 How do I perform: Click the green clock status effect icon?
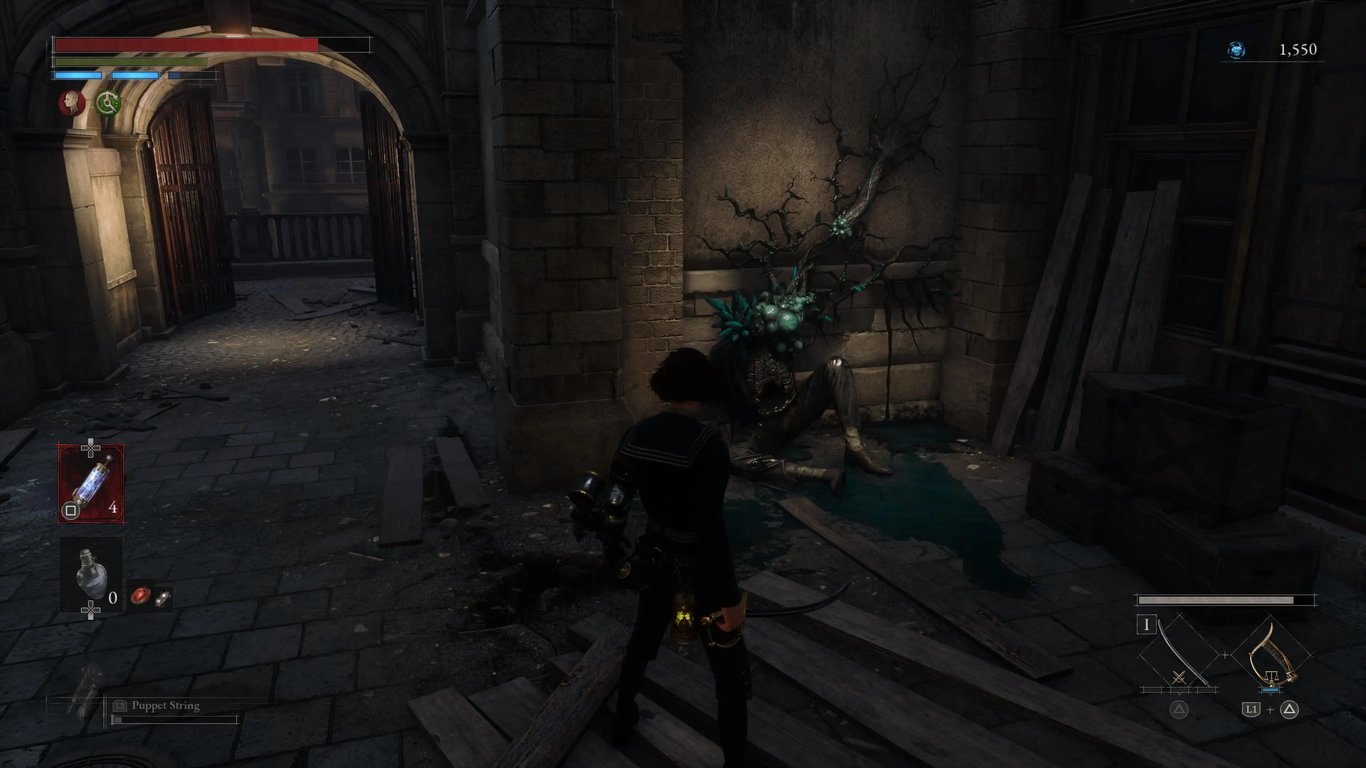pyautogui.click(x=107, y=102)
